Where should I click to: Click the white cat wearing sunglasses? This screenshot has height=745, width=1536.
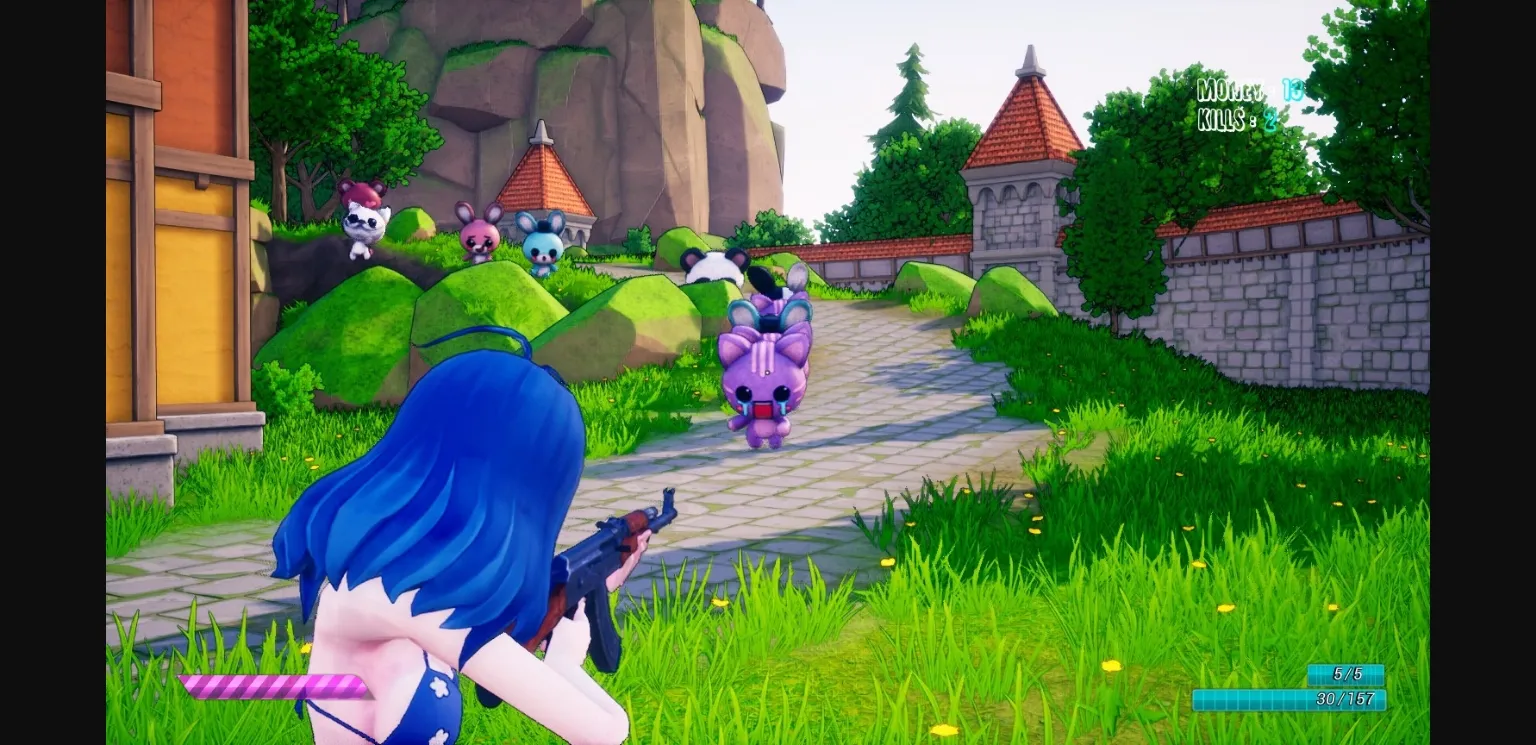pos(368,225)
